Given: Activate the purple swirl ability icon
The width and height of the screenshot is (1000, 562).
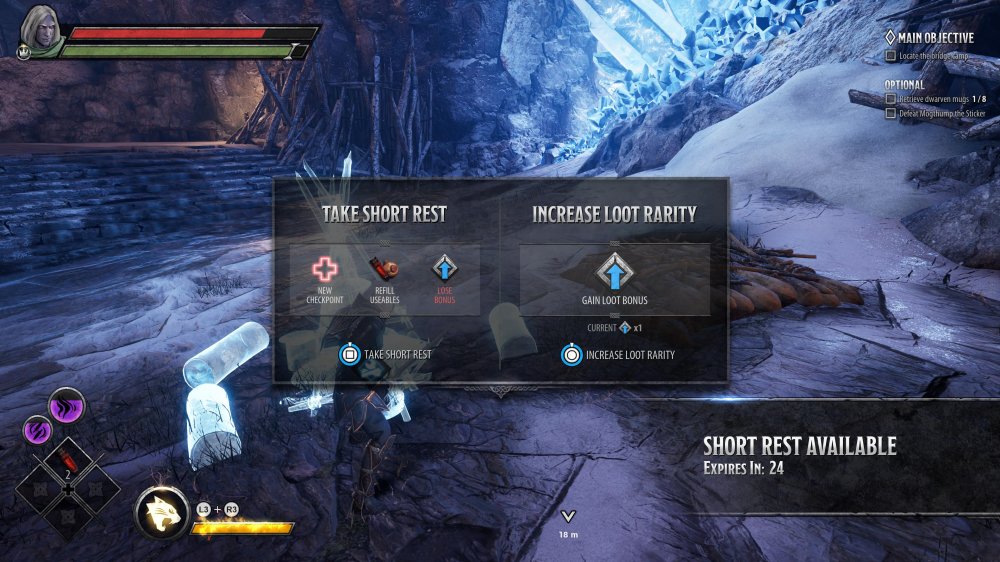Looking at the screenshot, I should 37,431.
